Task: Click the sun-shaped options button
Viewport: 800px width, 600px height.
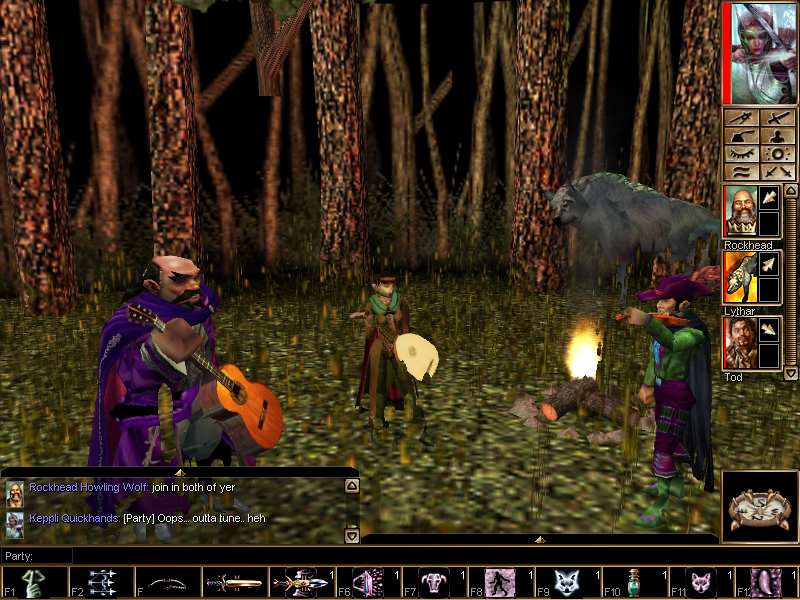Action: click(x=775, y=154)
